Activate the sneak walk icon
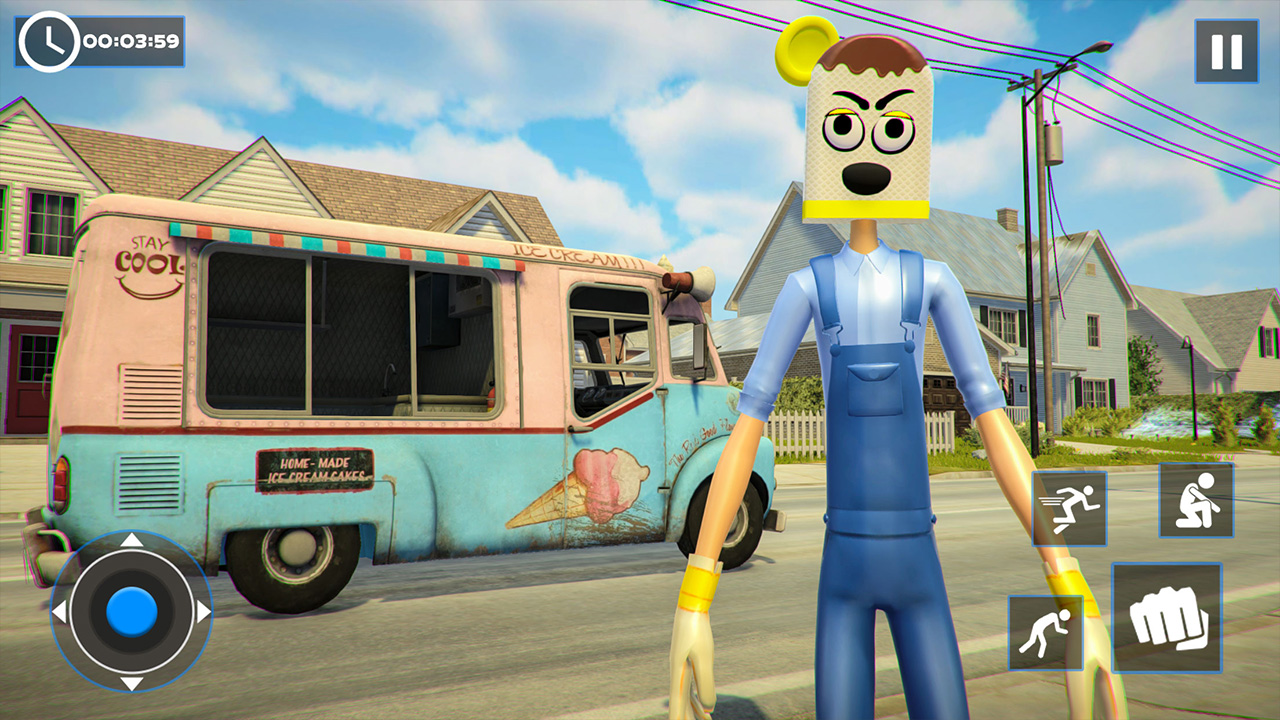The image size is (1280, 720). coord(1046,628)
